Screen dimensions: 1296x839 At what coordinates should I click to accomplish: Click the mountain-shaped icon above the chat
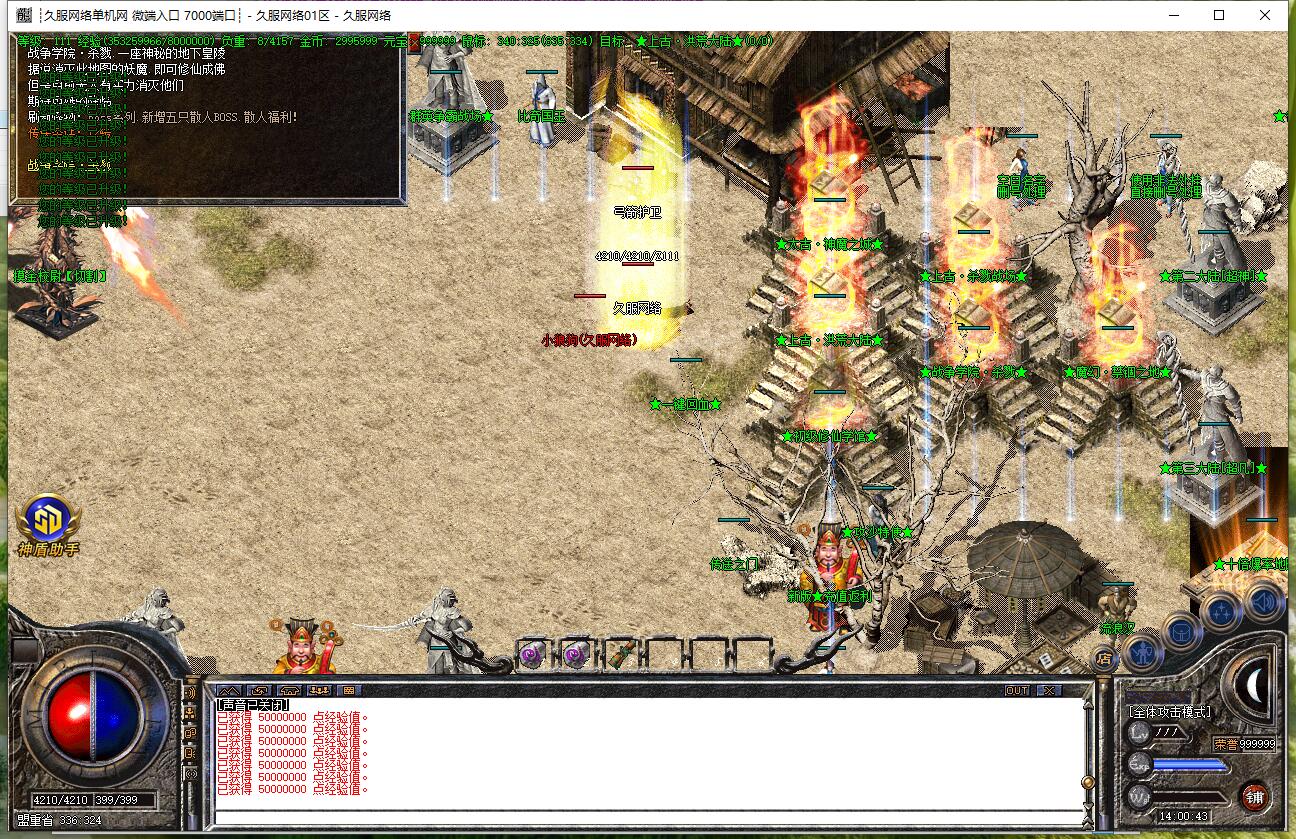[229, 690]
